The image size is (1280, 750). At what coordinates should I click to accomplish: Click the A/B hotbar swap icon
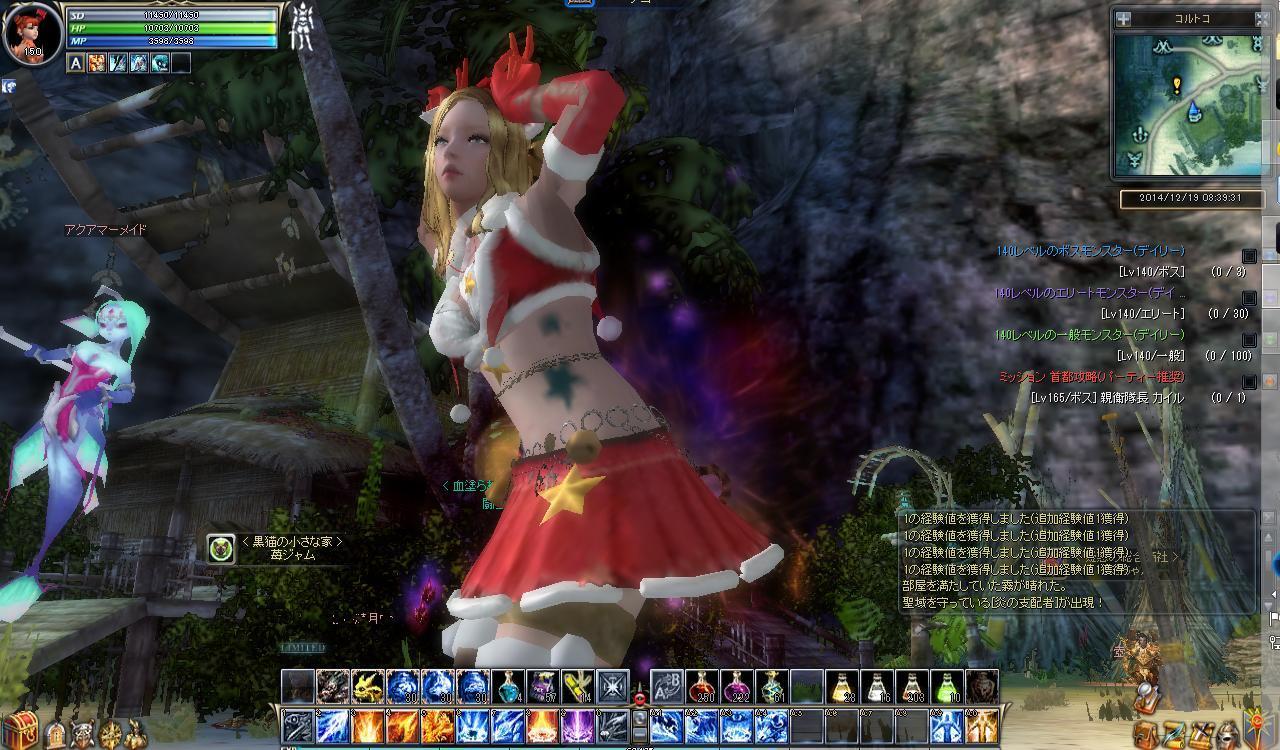667,687
